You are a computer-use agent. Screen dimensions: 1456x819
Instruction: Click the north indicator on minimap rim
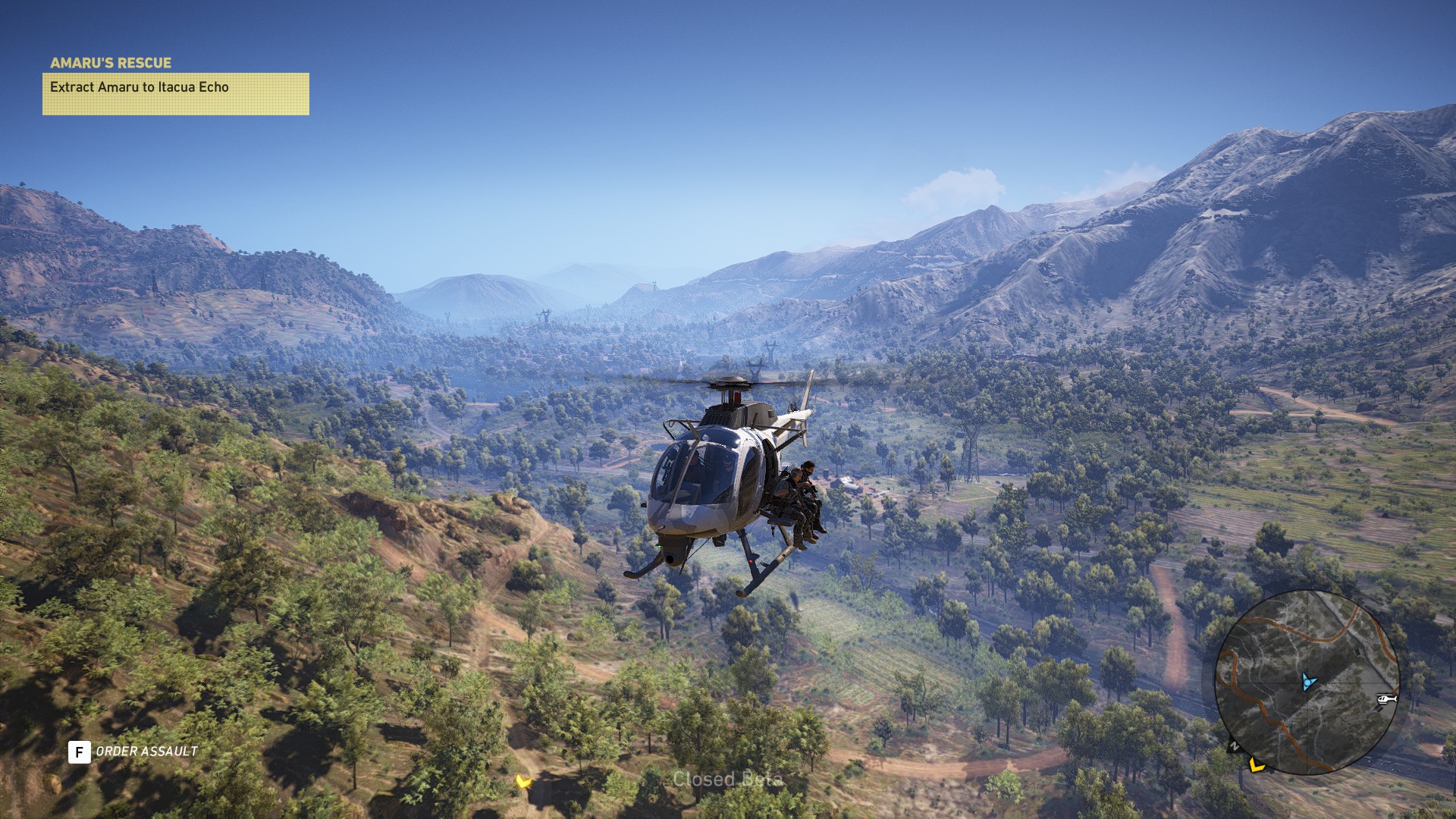coord(1234,746)
